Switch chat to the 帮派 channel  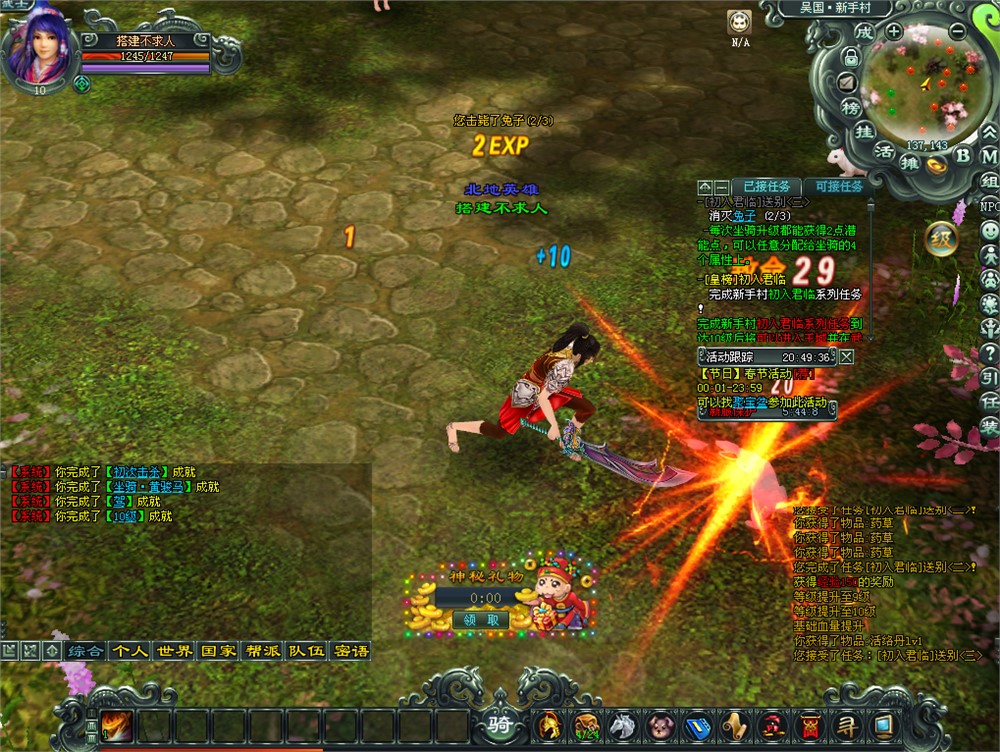[x=263, y=650]
